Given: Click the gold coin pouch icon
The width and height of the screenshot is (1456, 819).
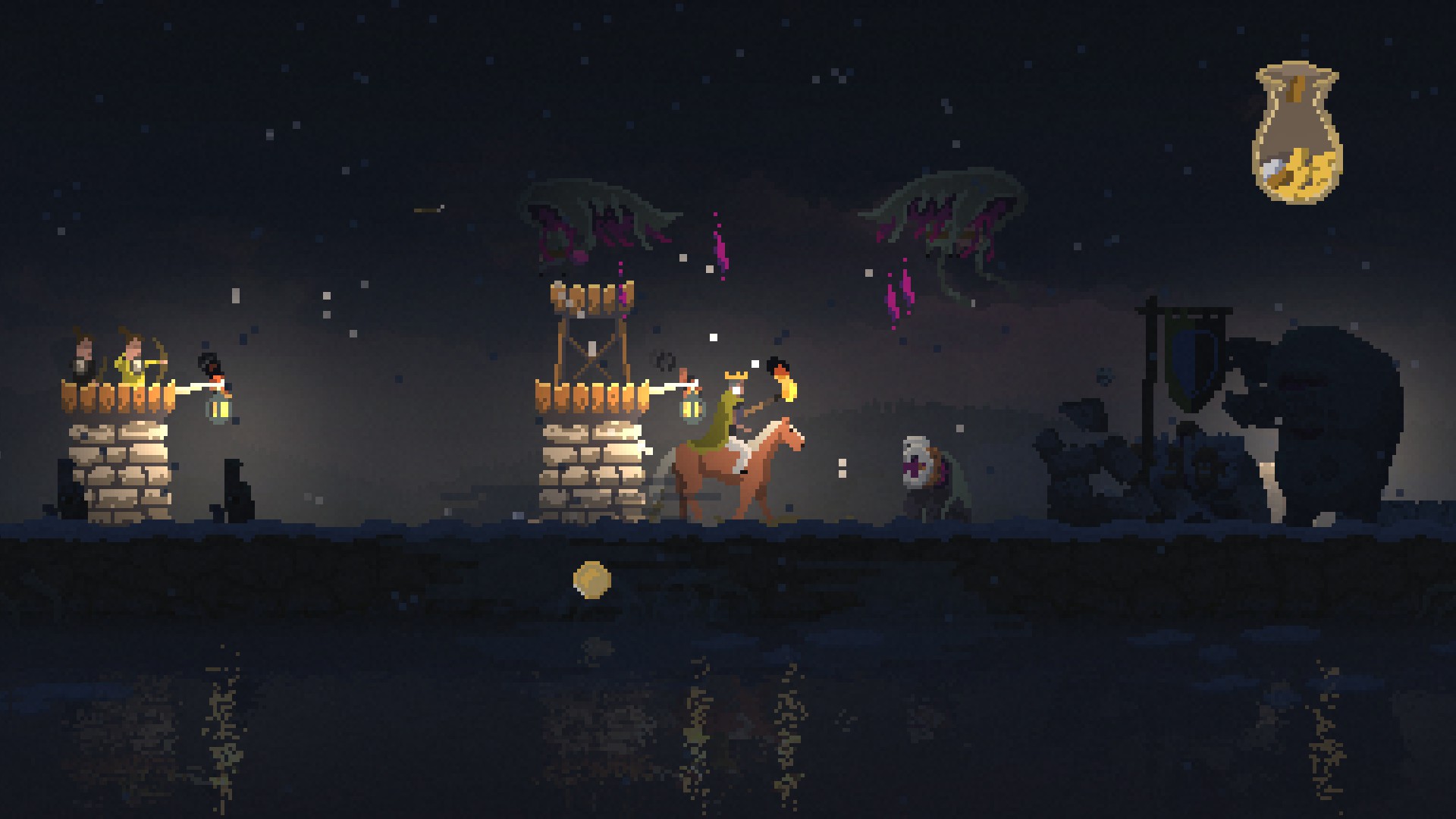Looking at the screenshot, I should pyautogui.click(x=1297, y=134).
